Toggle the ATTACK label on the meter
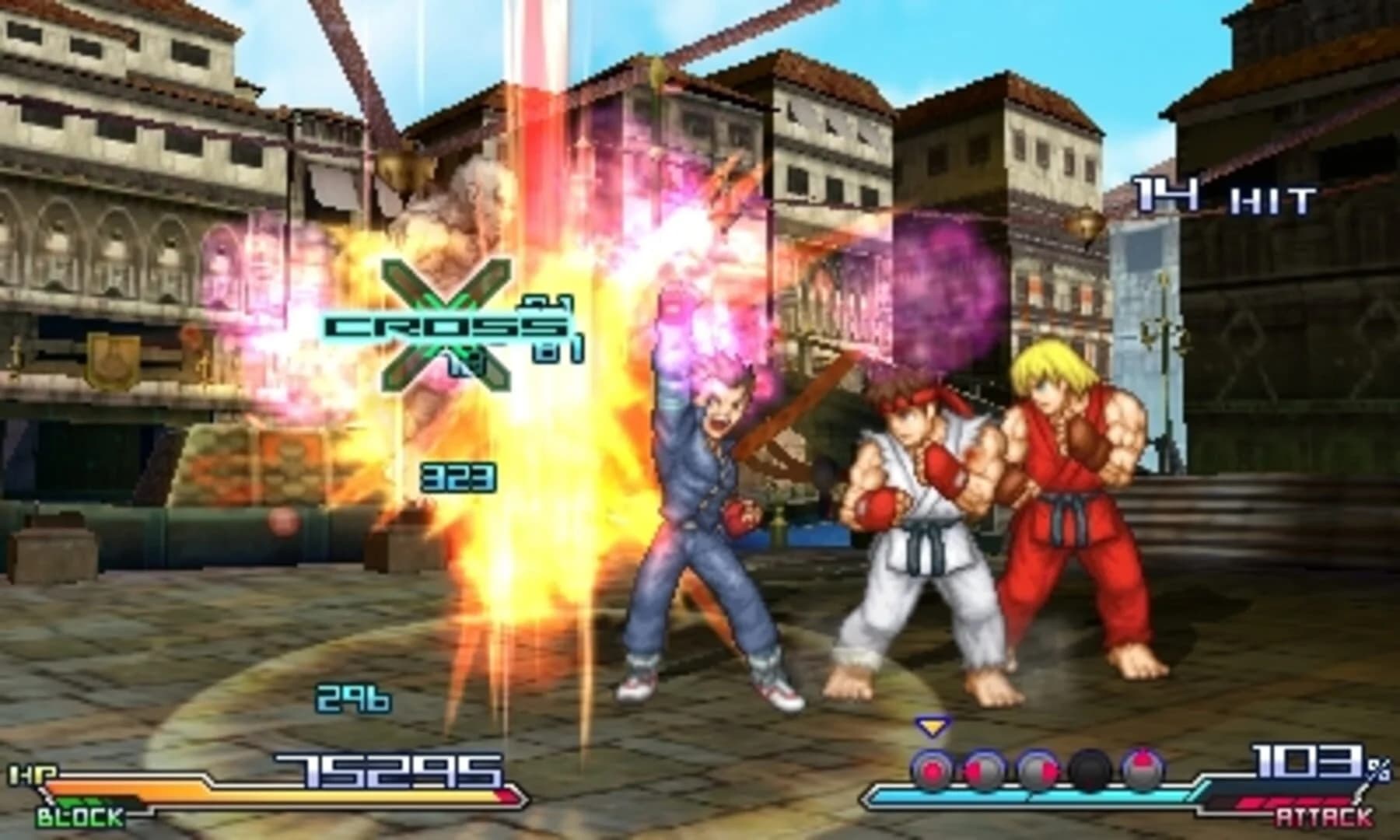1400x840 pixels. point(1323,817)
